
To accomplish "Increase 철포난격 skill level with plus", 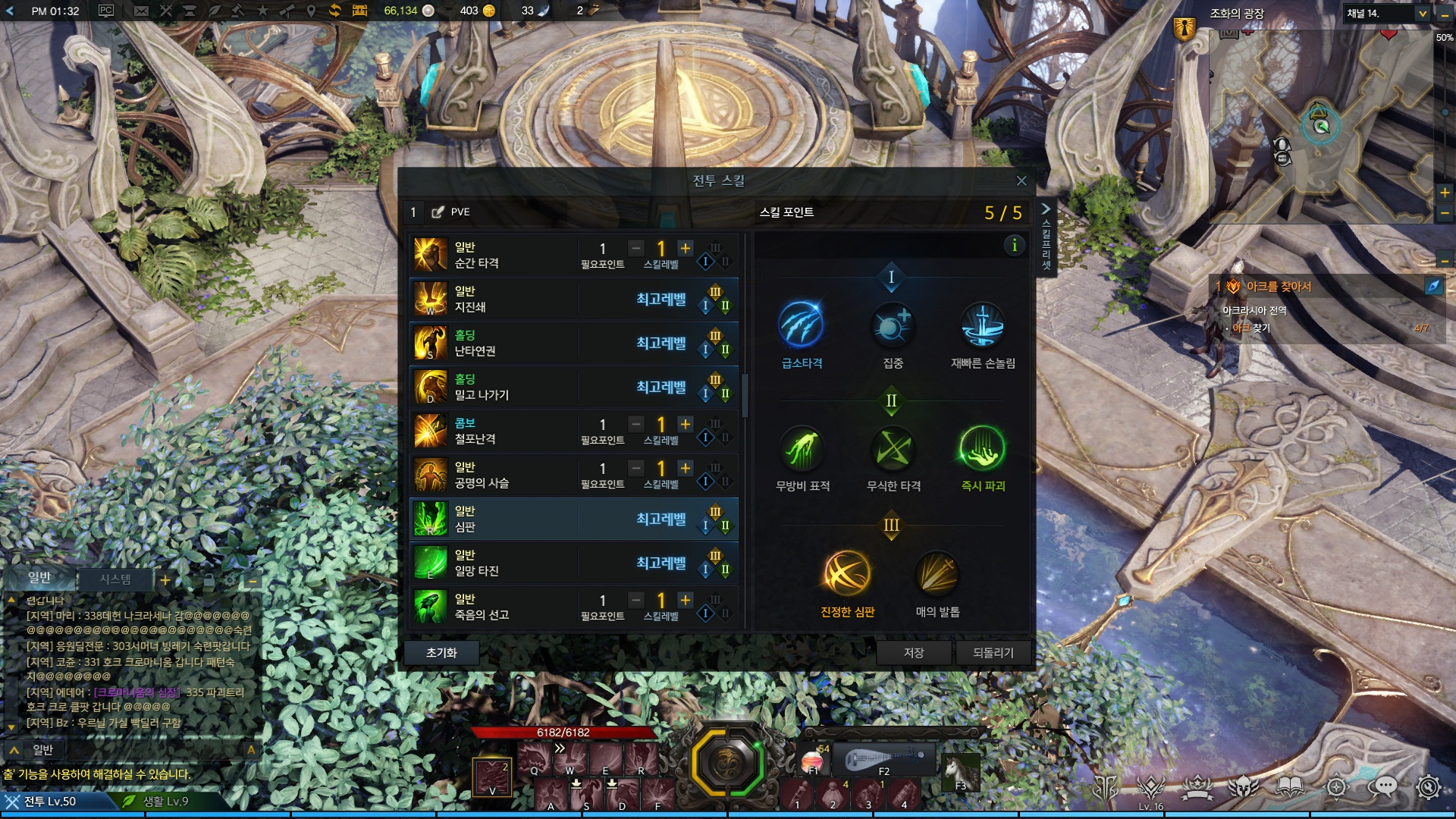I will (x=686, y=425).
